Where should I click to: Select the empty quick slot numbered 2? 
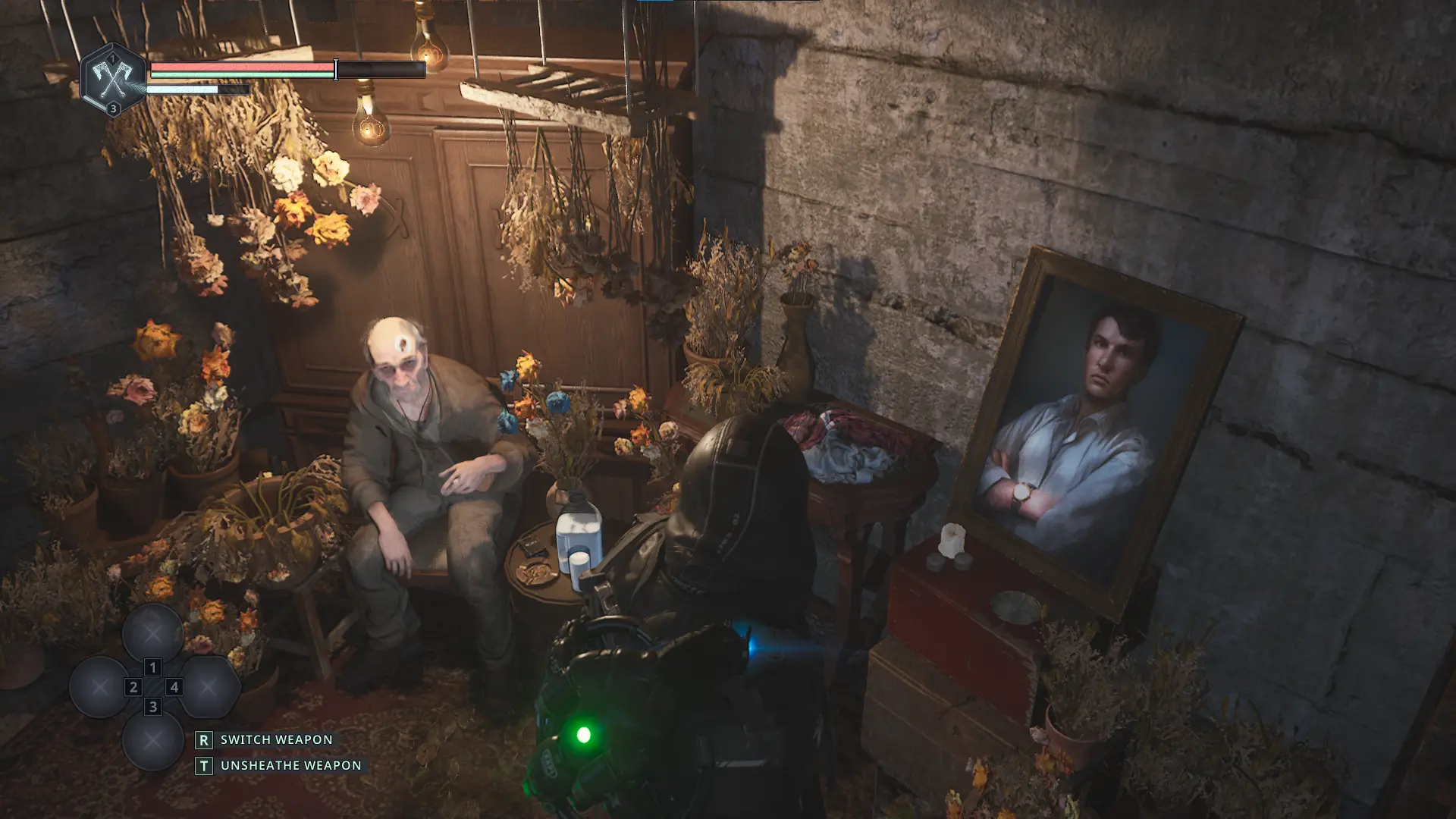click(99, 687)
